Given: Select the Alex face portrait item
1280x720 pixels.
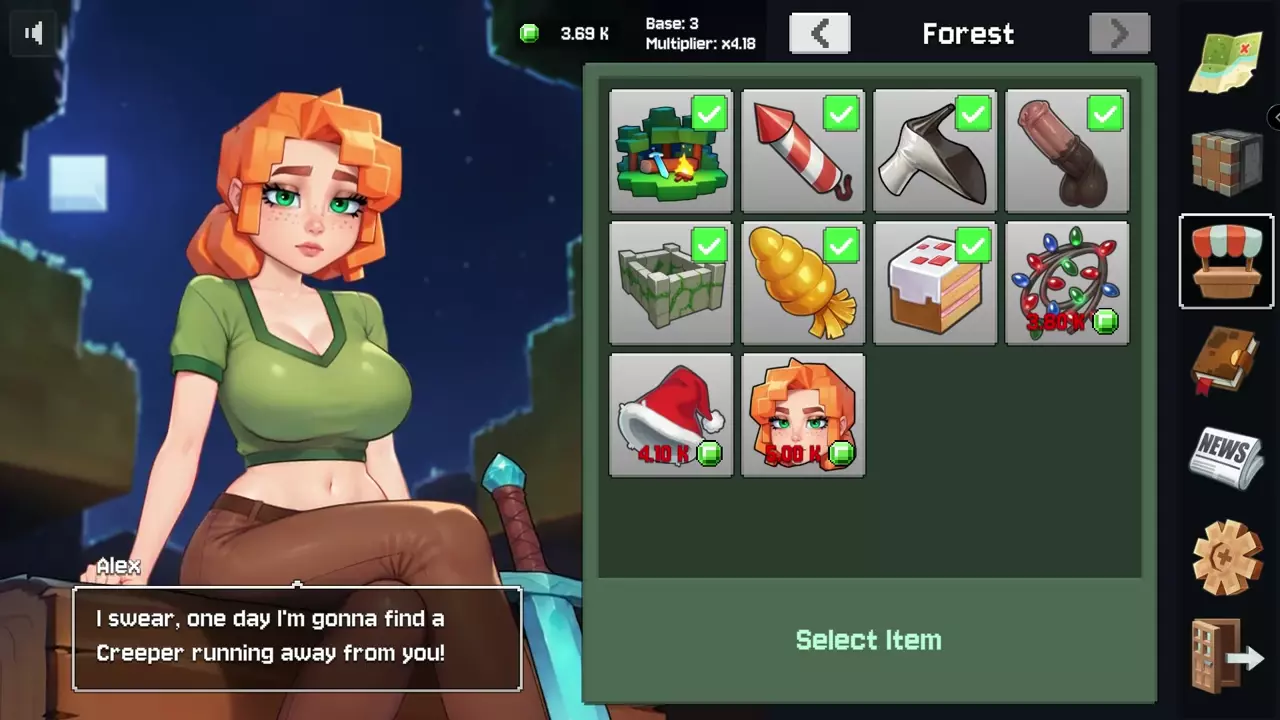Looking at the screenshot, I should [803, 415].
